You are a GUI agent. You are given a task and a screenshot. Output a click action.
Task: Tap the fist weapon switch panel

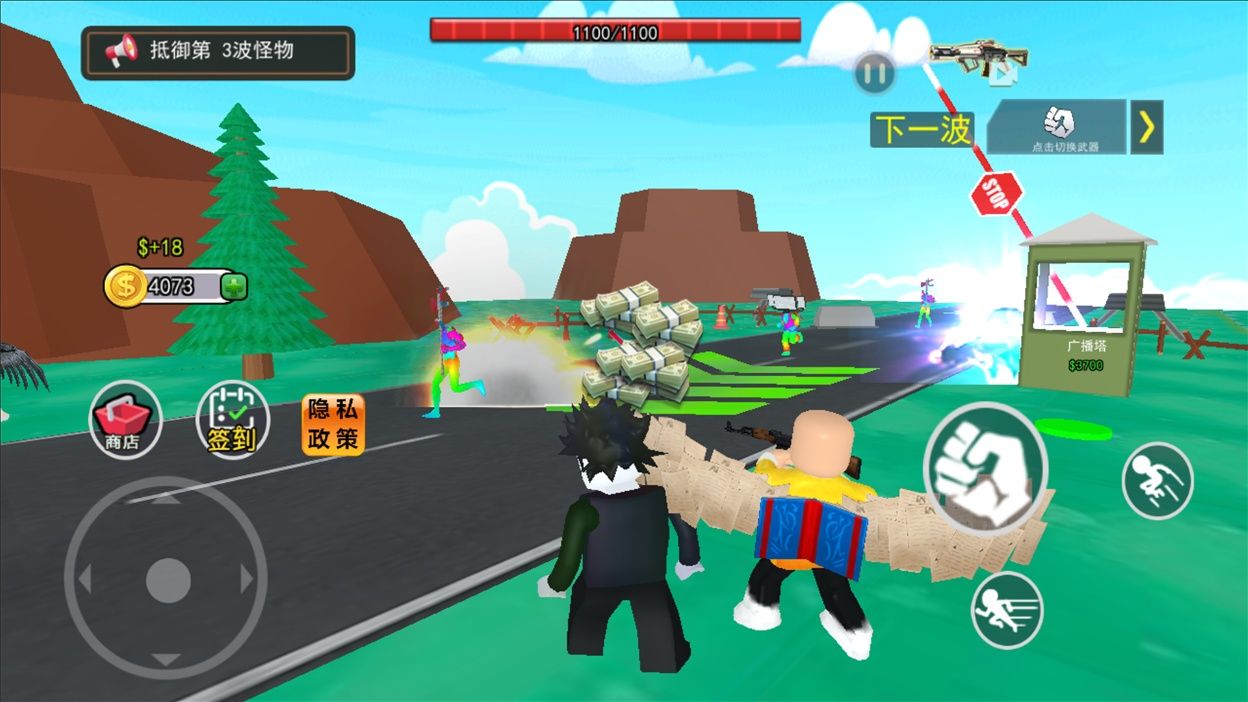(1057, 127)
